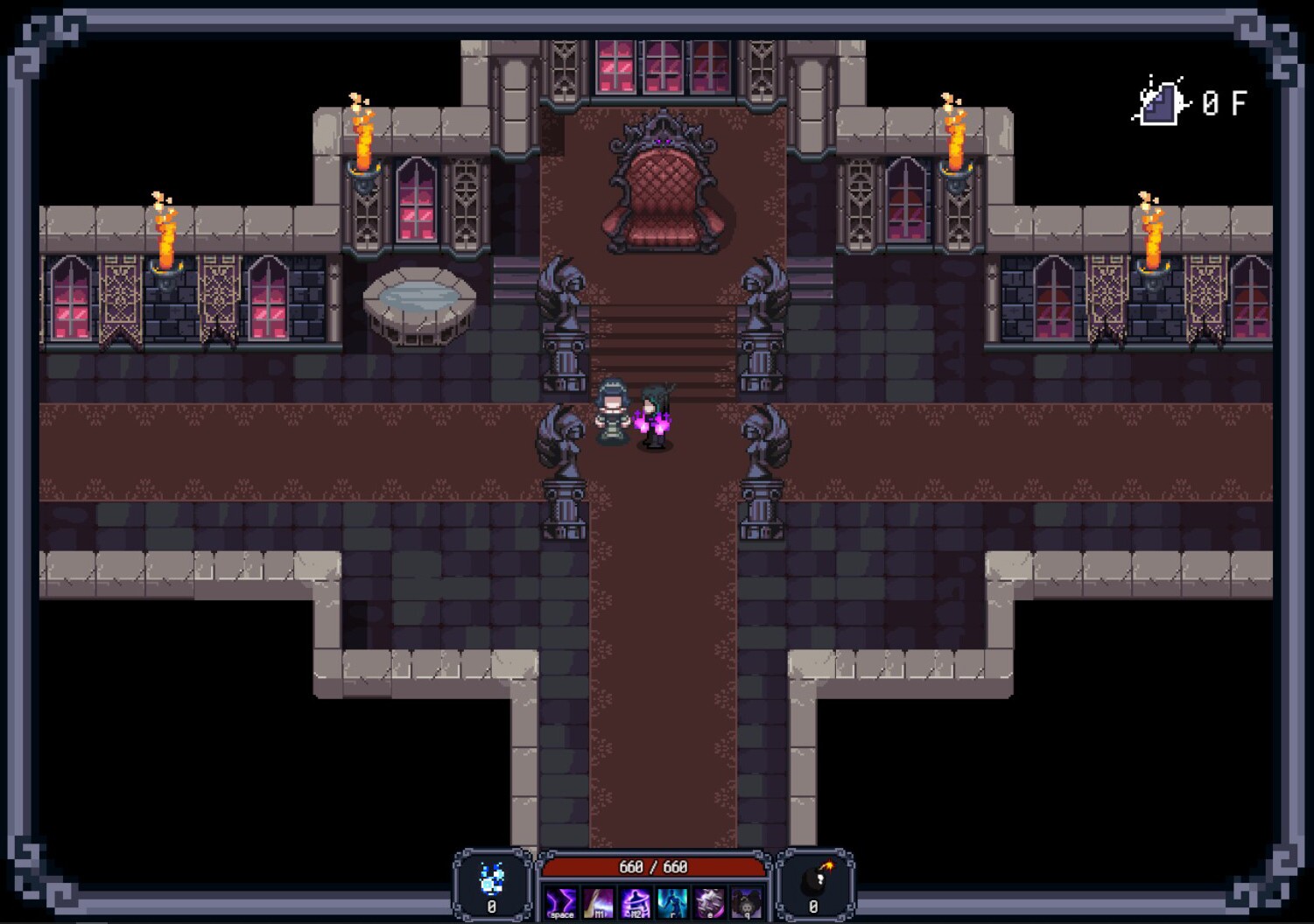The height and width of the screenshot is (924, 1314).
Task: Select the Space dash skill in the hotbar
Action: click(560, 901)
